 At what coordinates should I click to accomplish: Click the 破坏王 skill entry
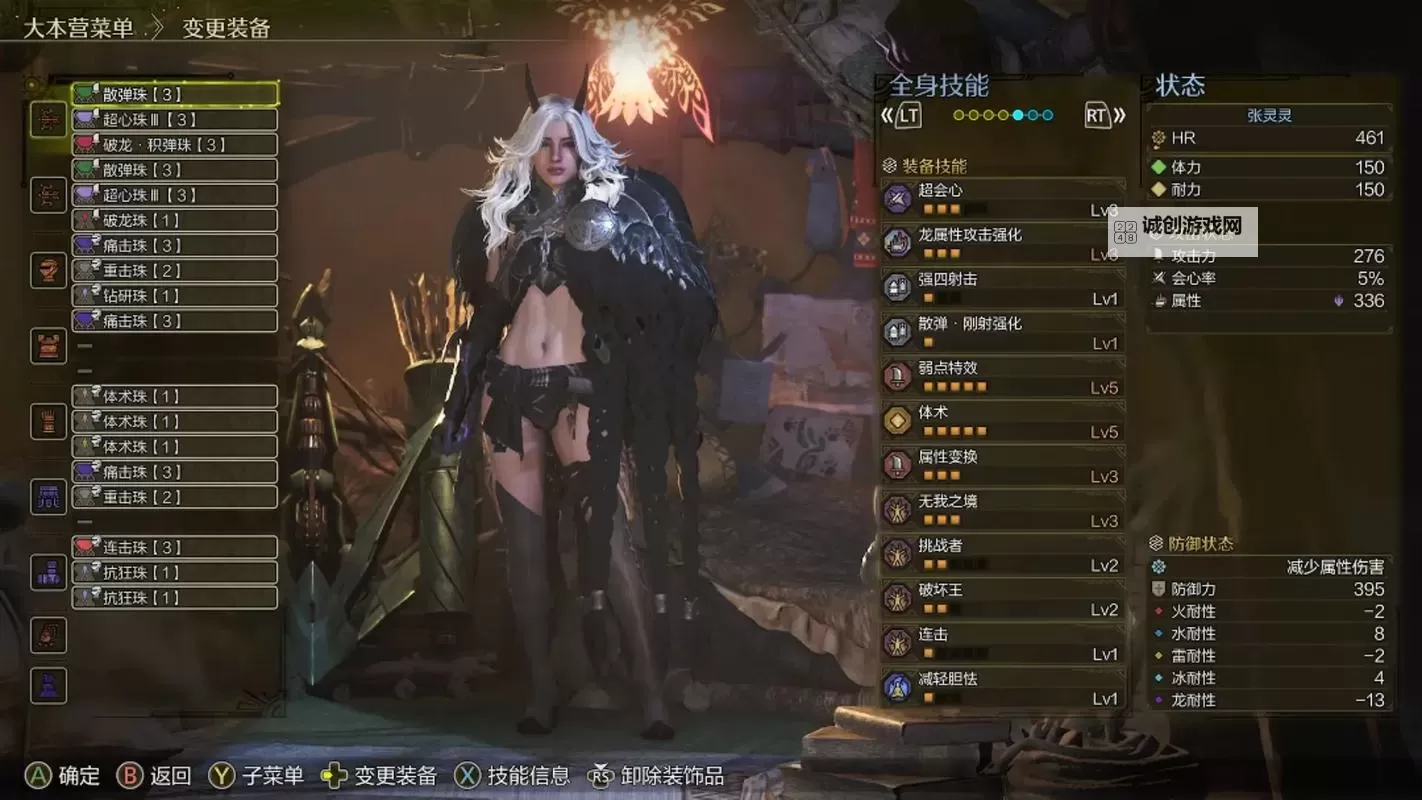tap(1002, 598)
